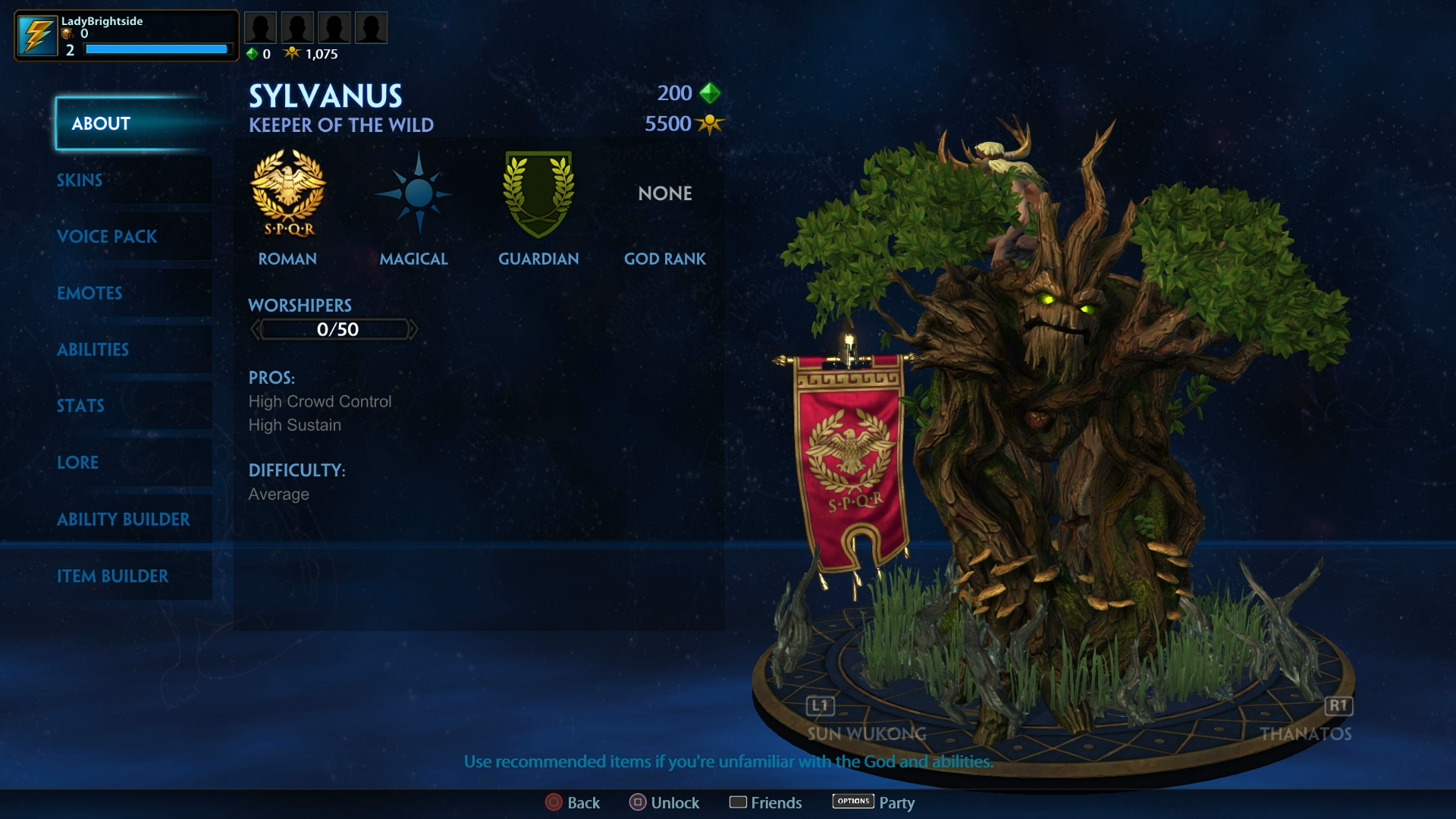Click the favor currency icon showing 1,075
This screenshot has height=819, width=1456.
point(292,53)
